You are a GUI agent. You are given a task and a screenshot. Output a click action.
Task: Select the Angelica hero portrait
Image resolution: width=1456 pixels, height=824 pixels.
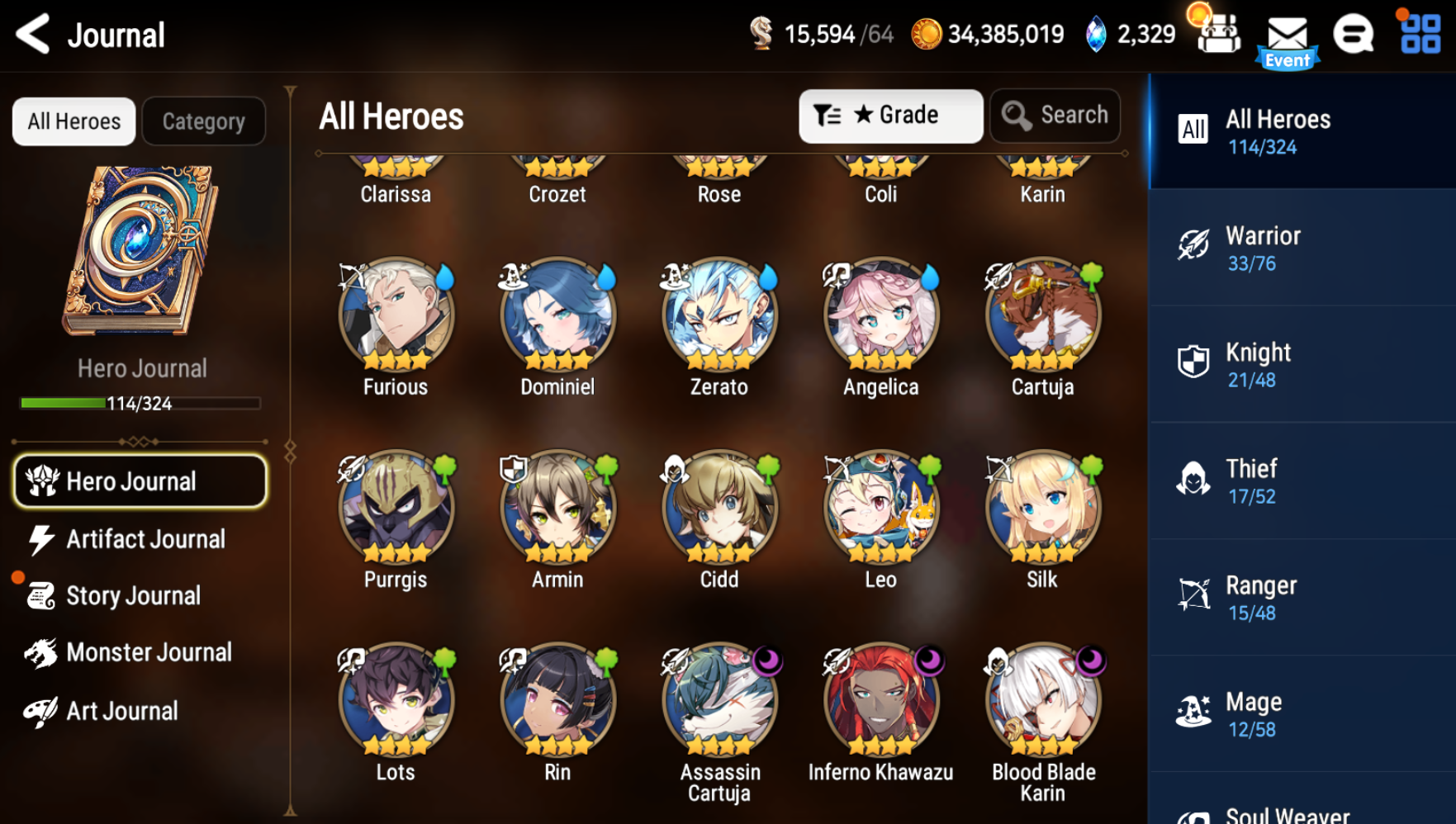[x=881, y=315]
